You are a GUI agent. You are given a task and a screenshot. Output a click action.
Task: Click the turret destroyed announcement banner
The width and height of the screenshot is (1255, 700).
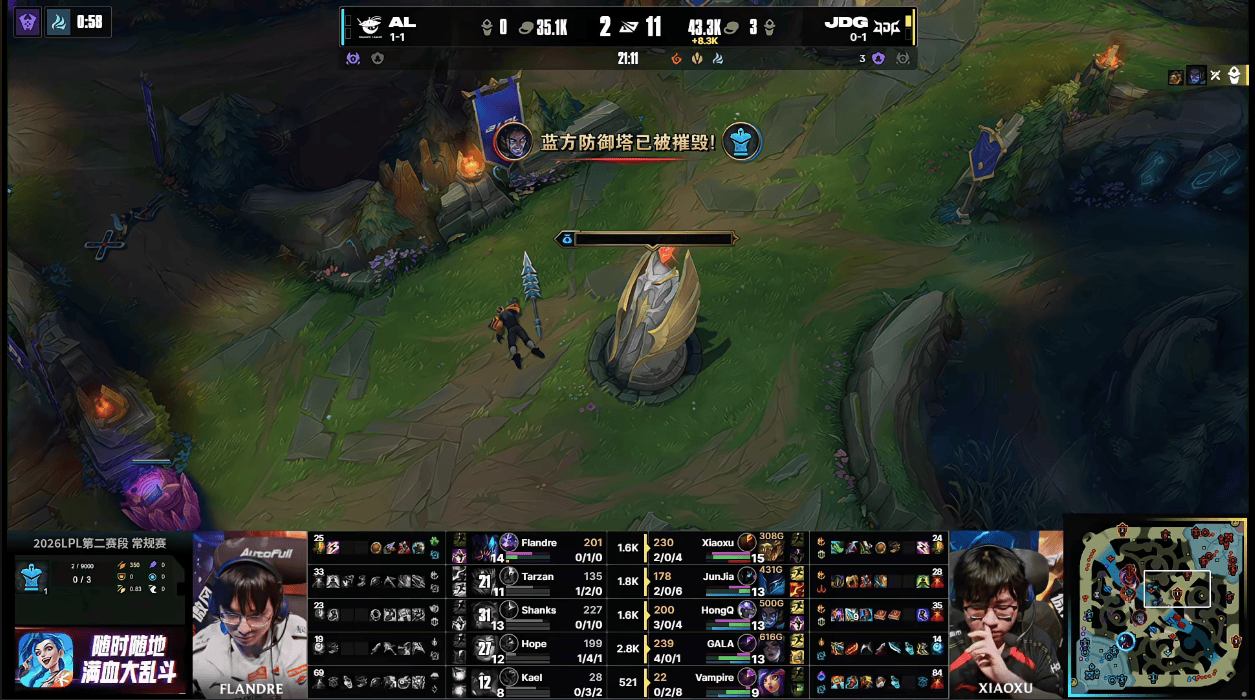click(628, 142)
